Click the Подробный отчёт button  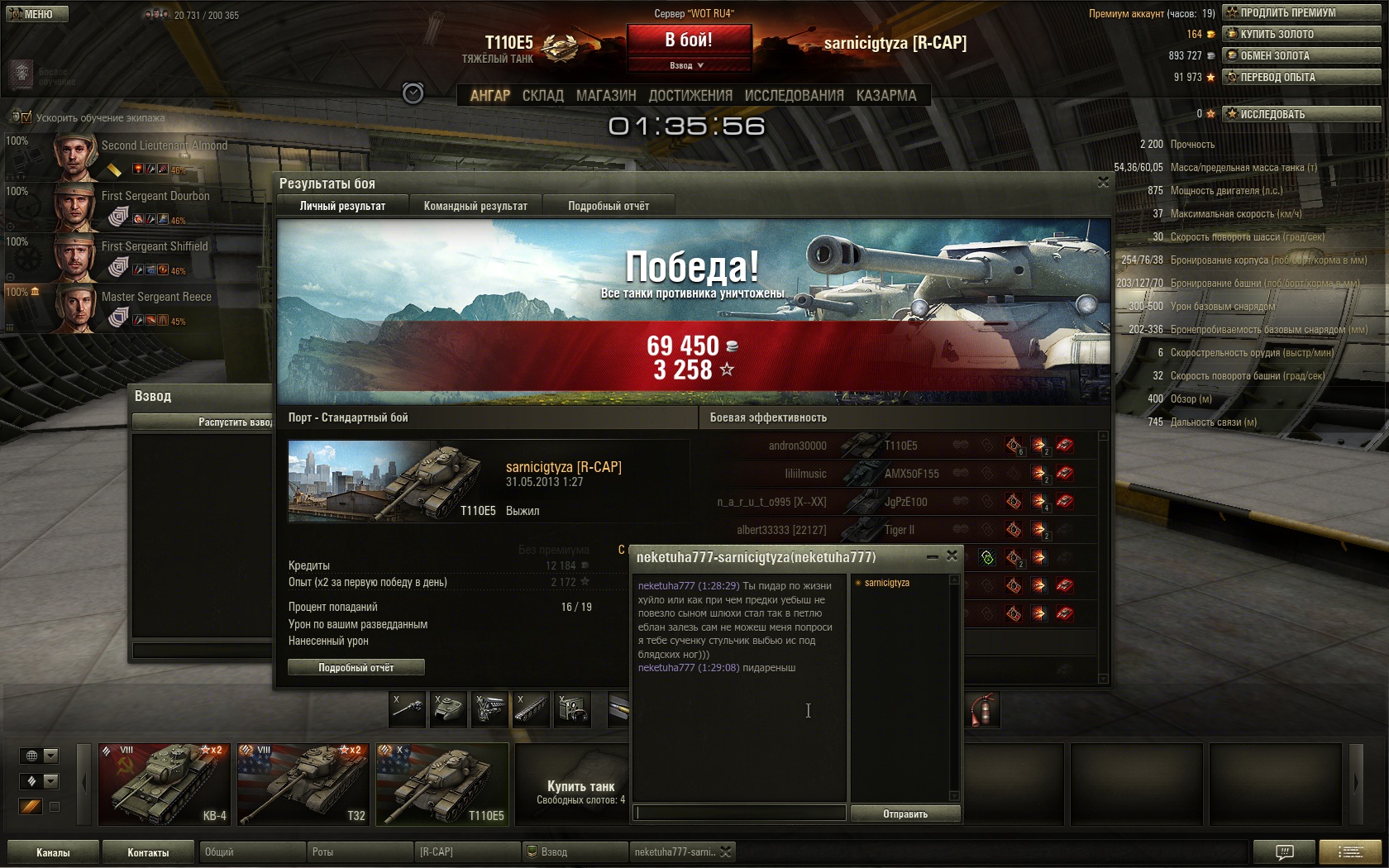click(x=356, y=667)
